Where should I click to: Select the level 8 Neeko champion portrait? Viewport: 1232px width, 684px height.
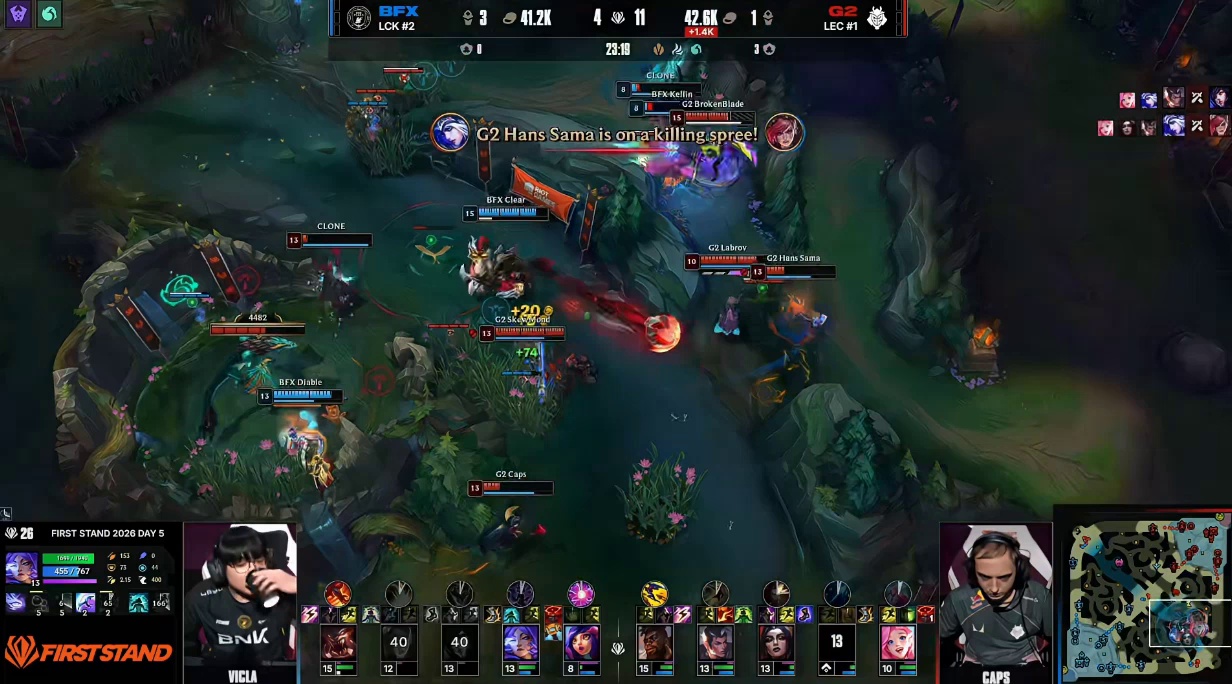pos(581,643)
